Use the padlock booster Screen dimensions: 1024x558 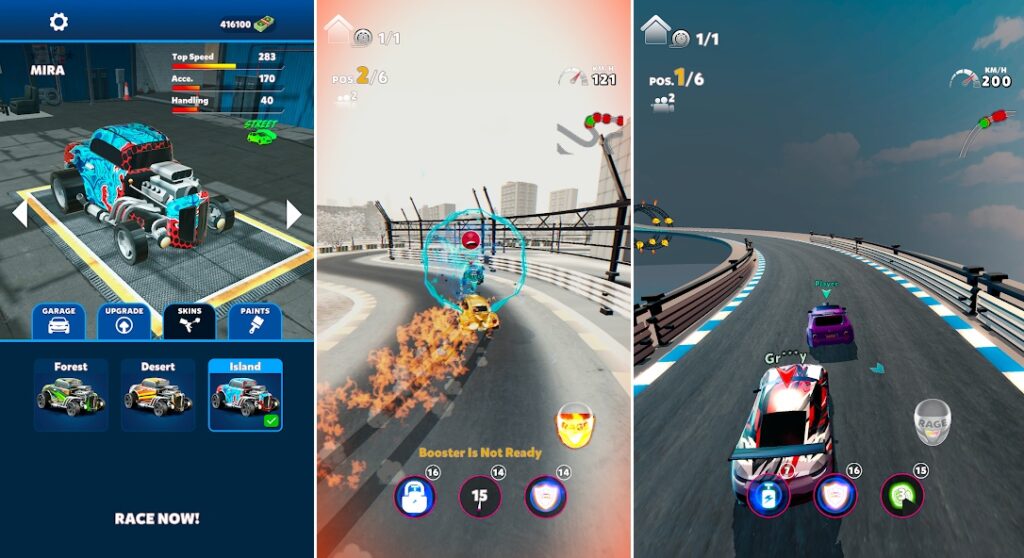tap(415, 495)
